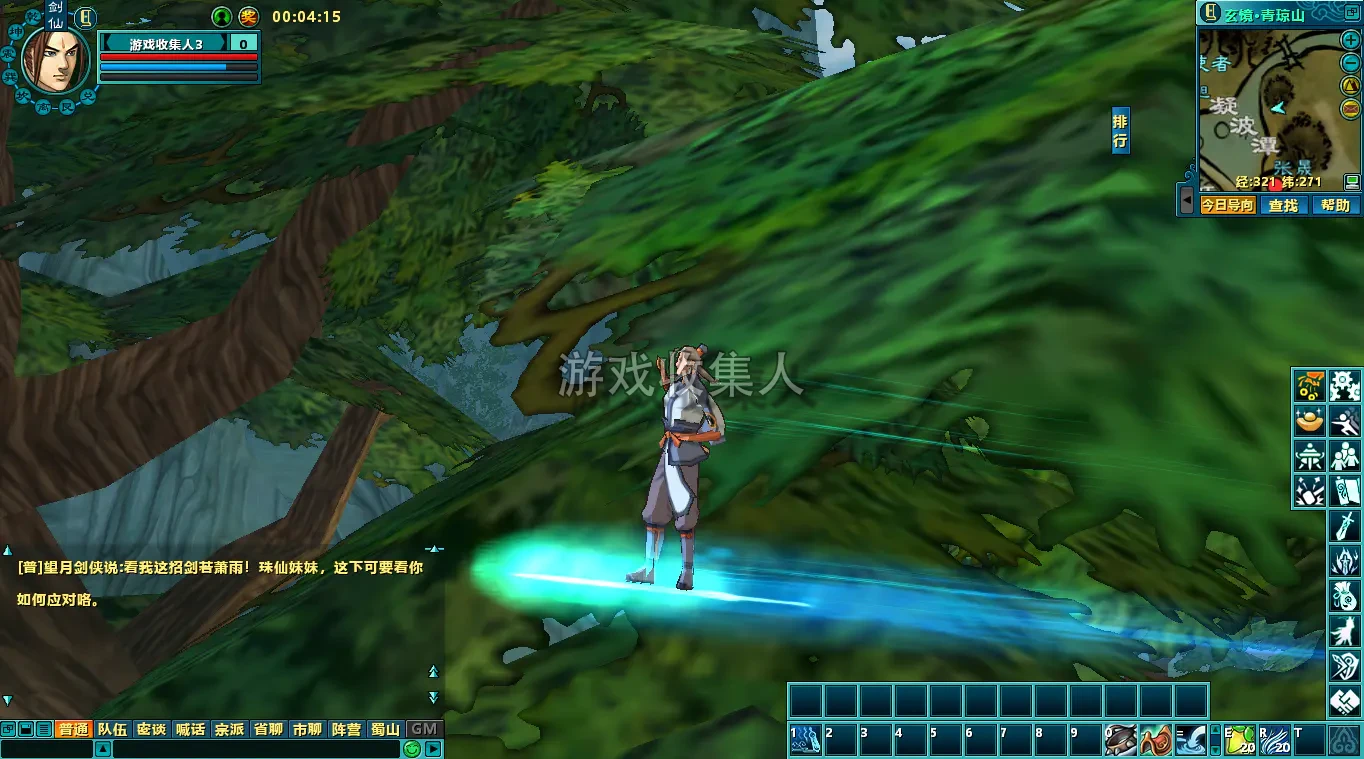Select the 普通 normal chat tab
This screenshot has height=759, width=1364.
coord(73,729)
